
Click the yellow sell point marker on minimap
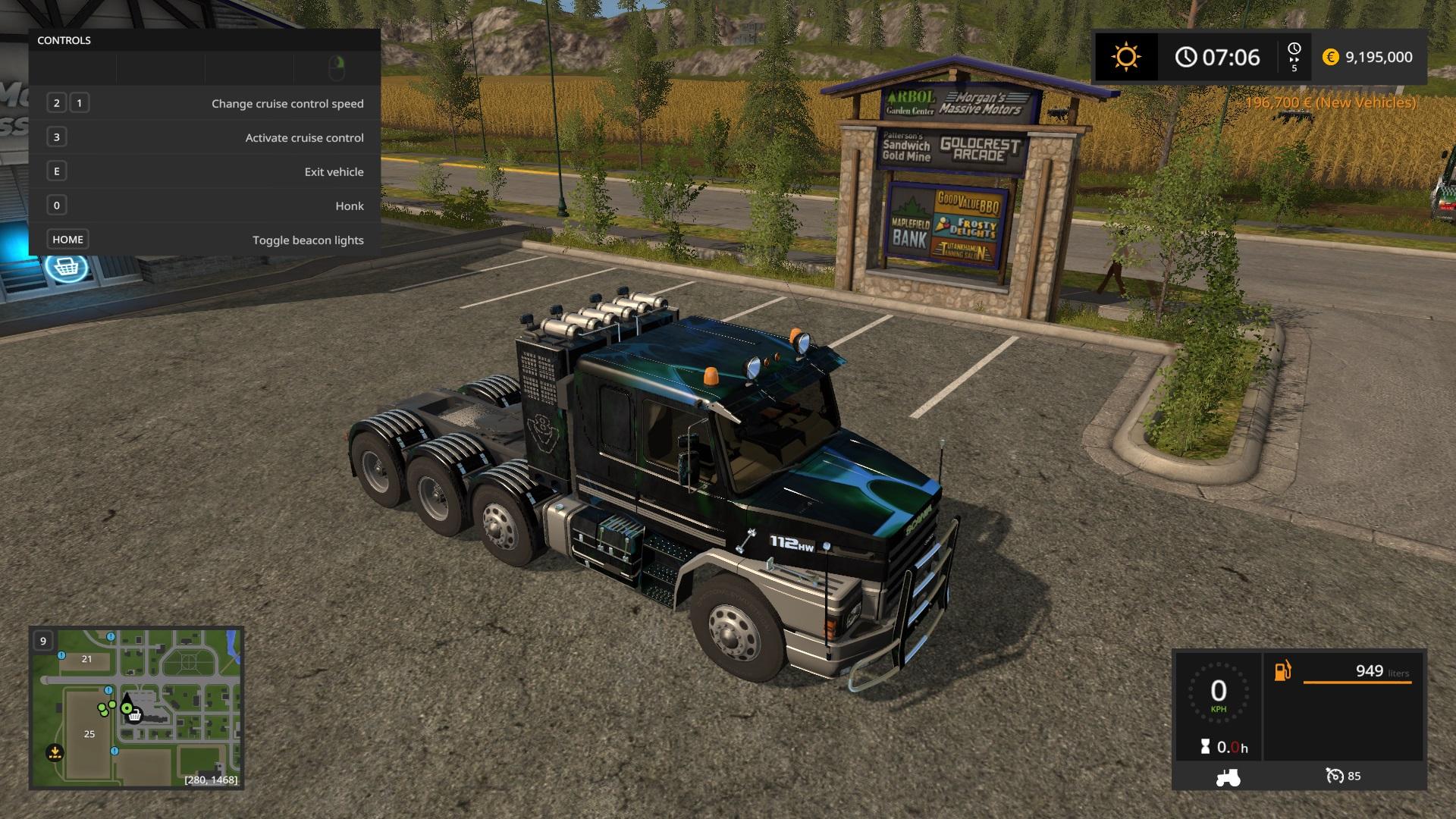coord(55,752)
